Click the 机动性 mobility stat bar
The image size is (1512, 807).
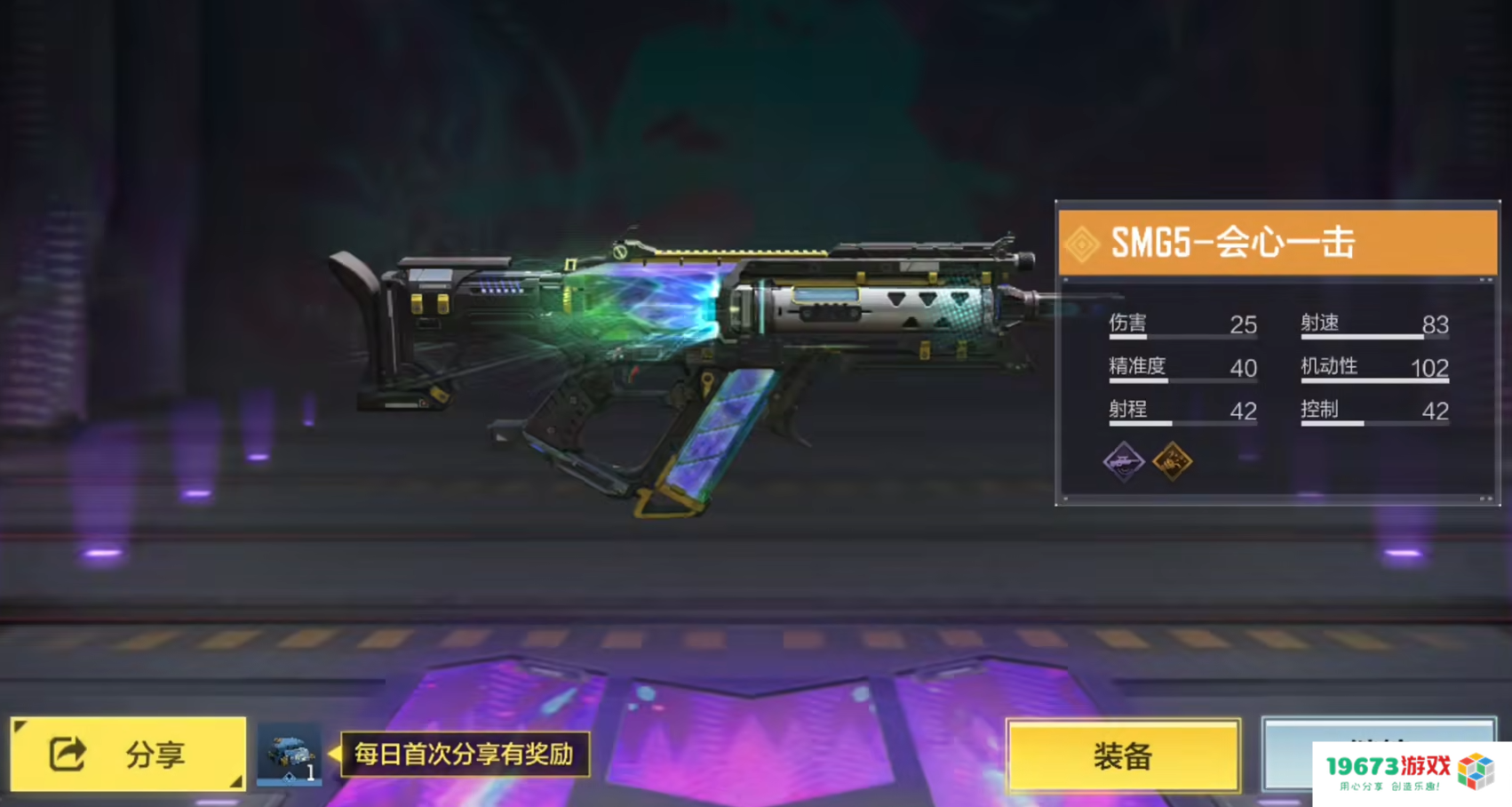coord(1373,380)
